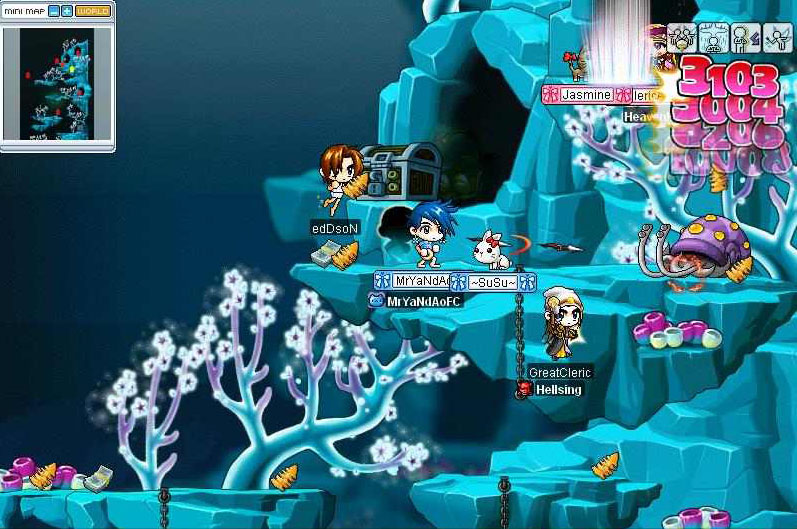The image size is (797, 529).
Task: Click the minimap expand (plus) button
Action: [67, 11]
